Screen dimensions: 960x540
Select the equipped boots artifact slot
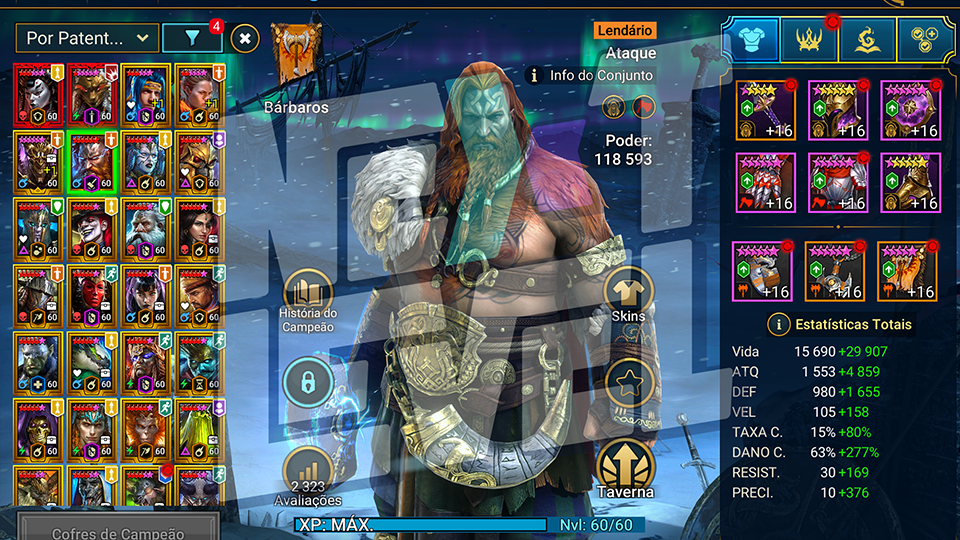coord(910,183)
